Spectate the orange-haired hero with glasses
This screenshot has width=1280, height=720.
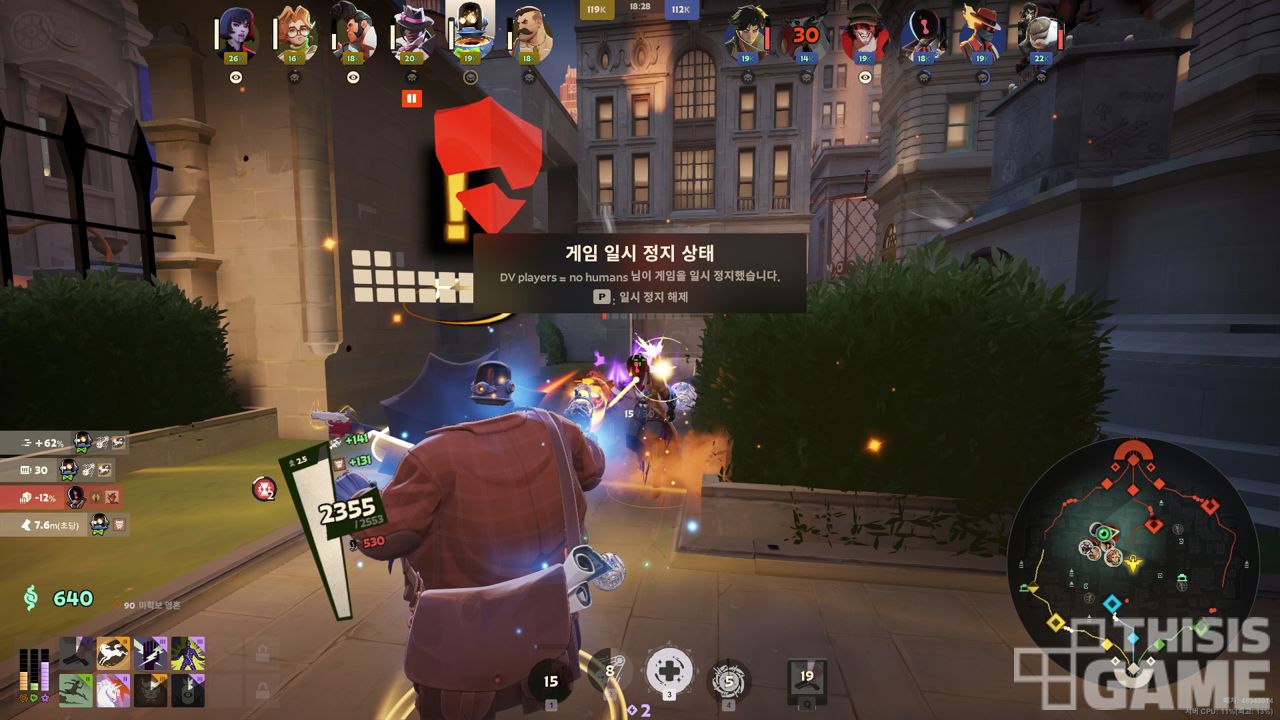[x=294, y=35]
